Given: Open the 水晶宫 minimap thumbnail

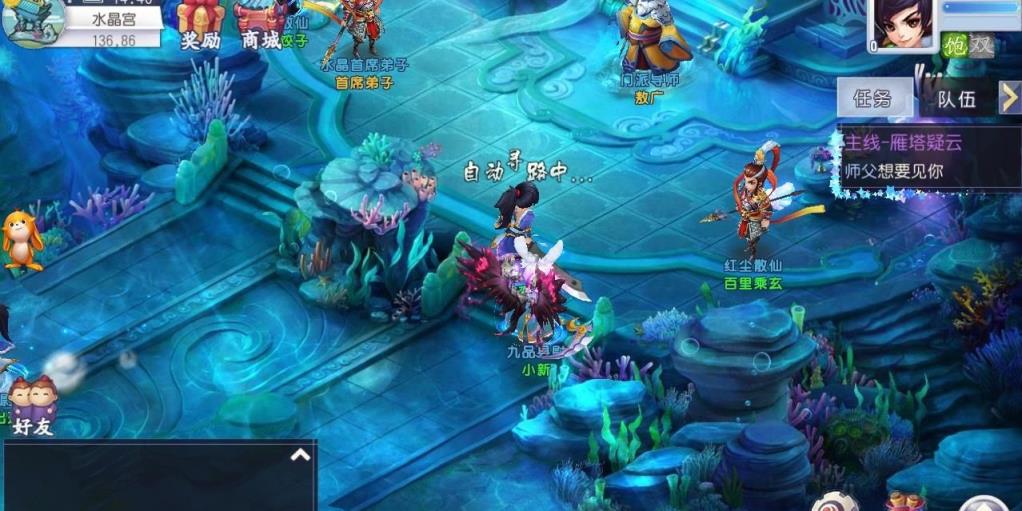Looking at the screenshot, I should tap(32, 22).
